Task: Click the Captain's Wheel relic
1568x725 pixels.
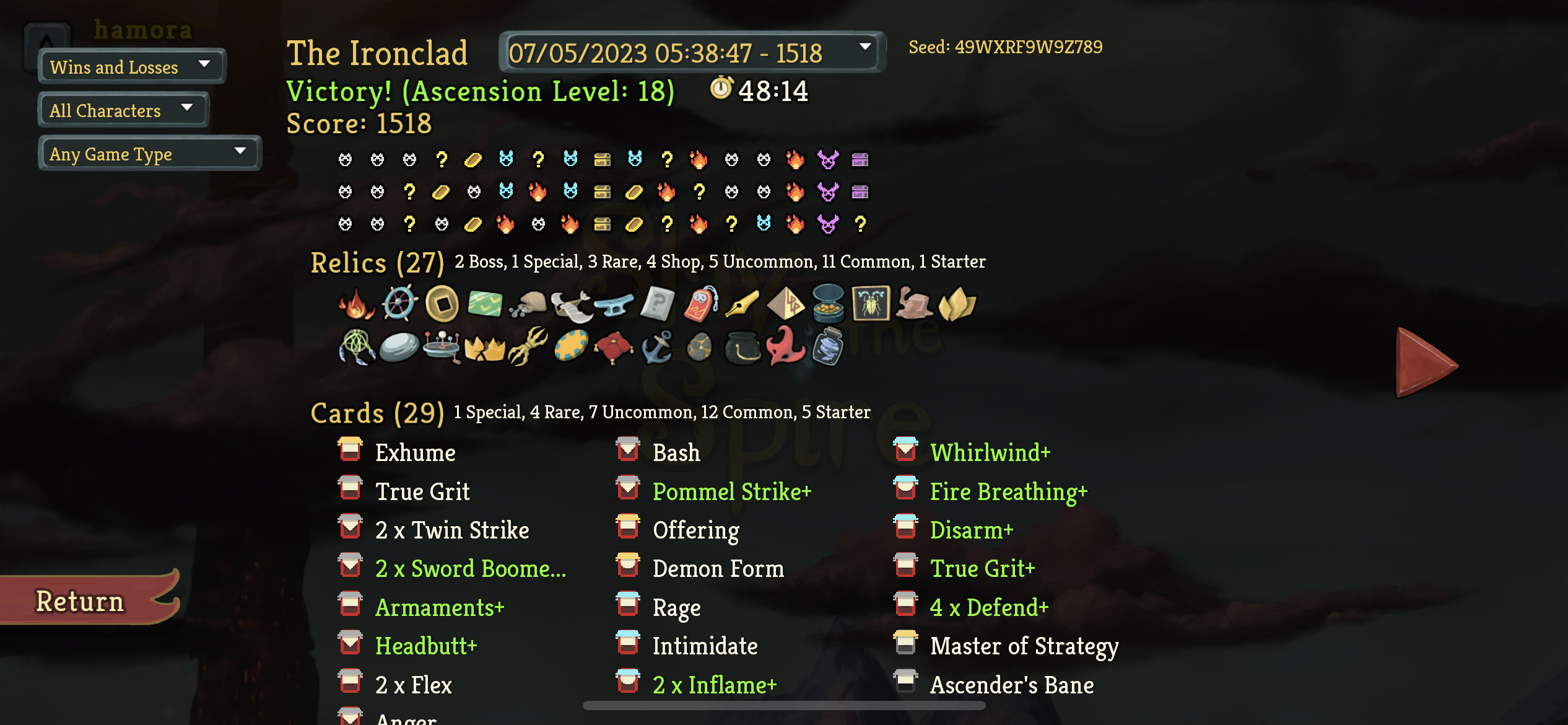Action: [399, 304]
